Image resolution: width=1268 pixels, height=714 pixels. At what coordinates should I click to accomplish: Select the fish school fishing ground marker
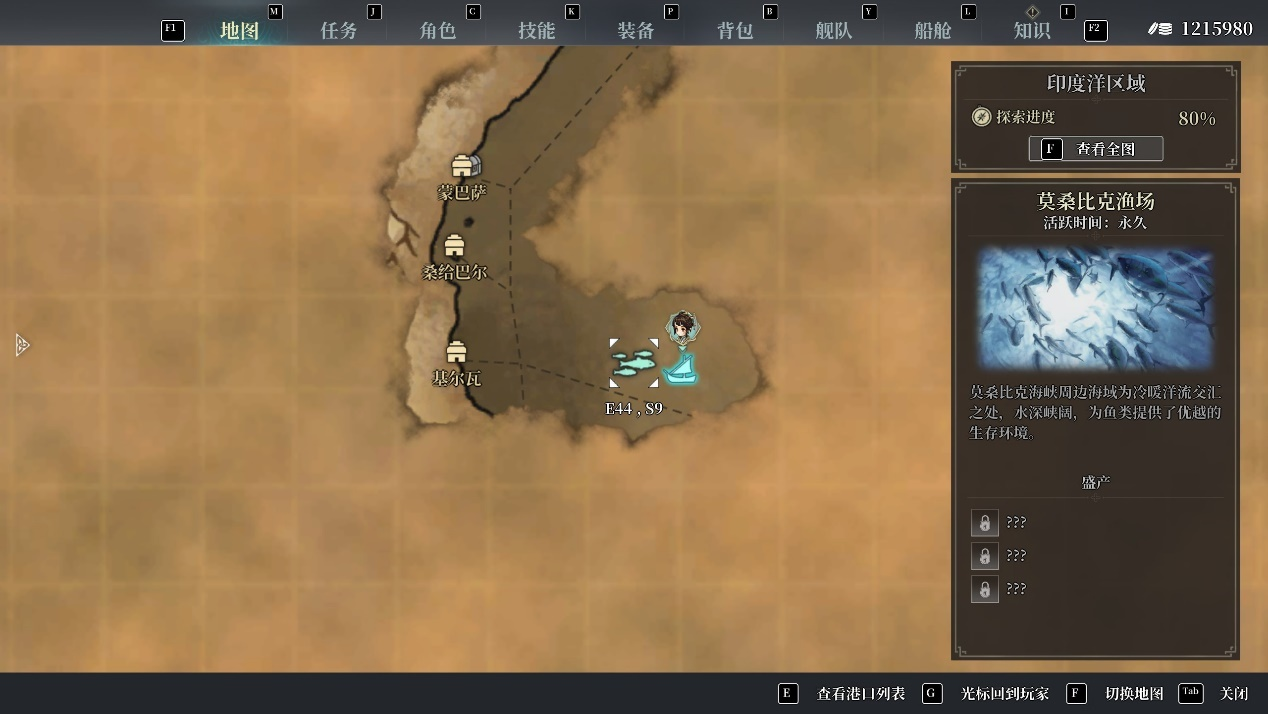(634, 363)
